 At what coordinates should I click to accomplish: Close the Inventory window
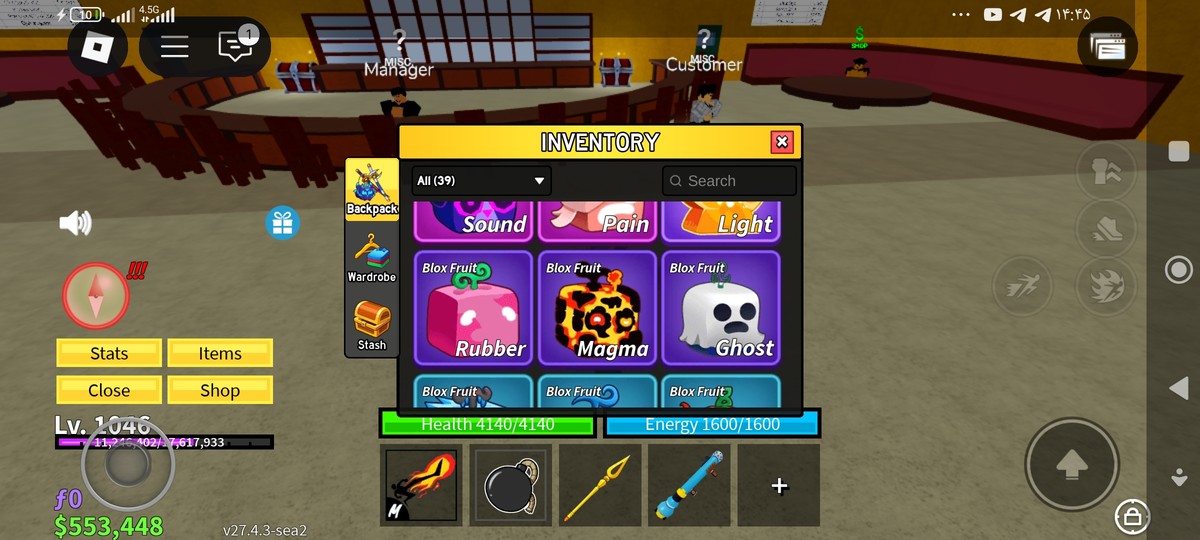coord(782,142)
